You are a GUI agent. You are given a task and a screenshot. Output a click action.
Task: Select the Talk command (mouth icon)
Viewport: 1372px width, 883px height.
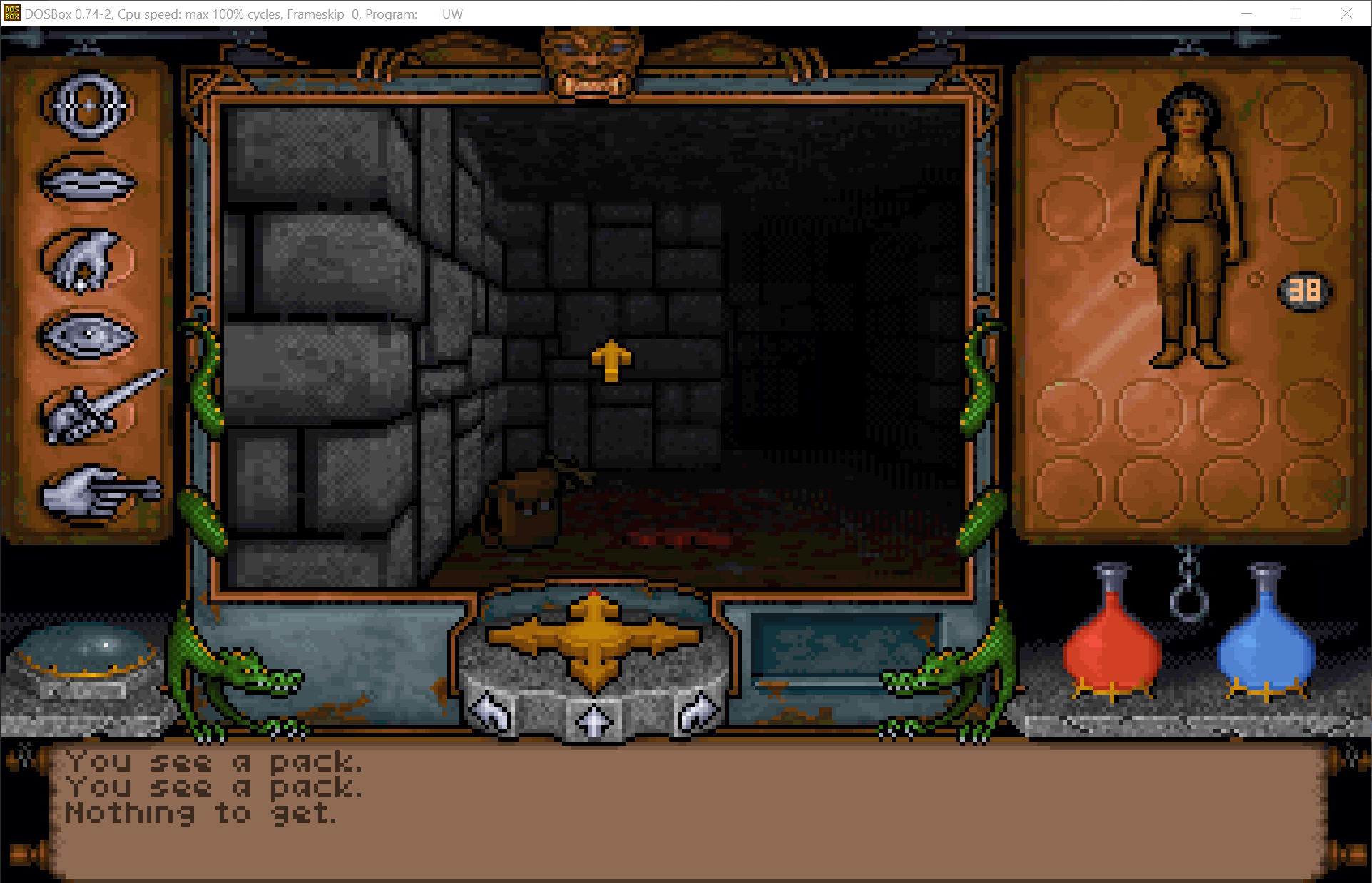pyautogui.click(x=87, y=182)
